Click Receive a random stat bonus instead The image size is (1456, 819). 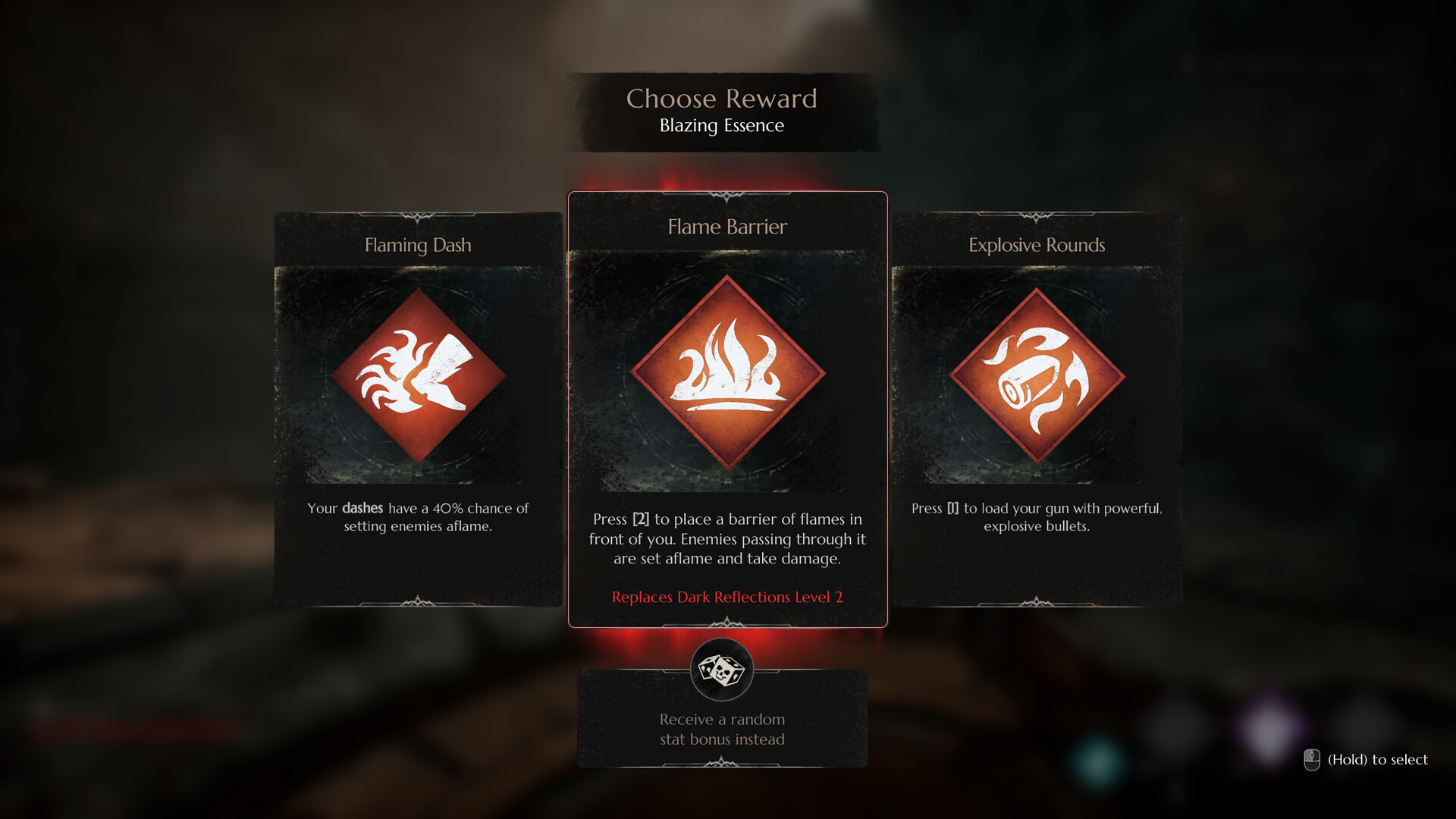(x=723, y=729)
